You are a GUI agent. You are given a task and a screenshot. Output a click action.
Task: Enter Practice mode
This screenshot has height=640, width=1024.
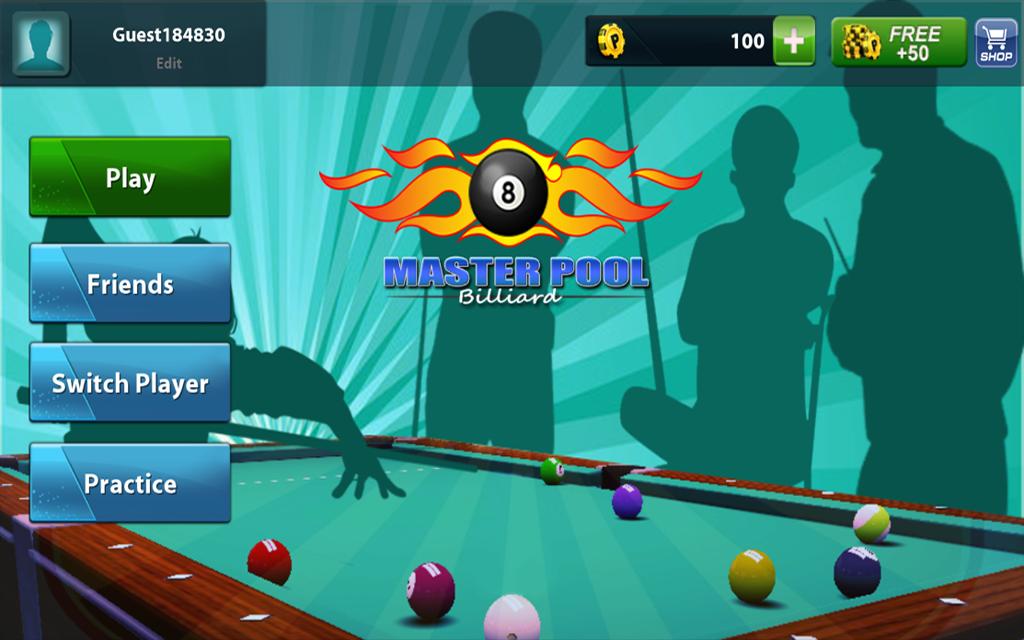[130, 484]
